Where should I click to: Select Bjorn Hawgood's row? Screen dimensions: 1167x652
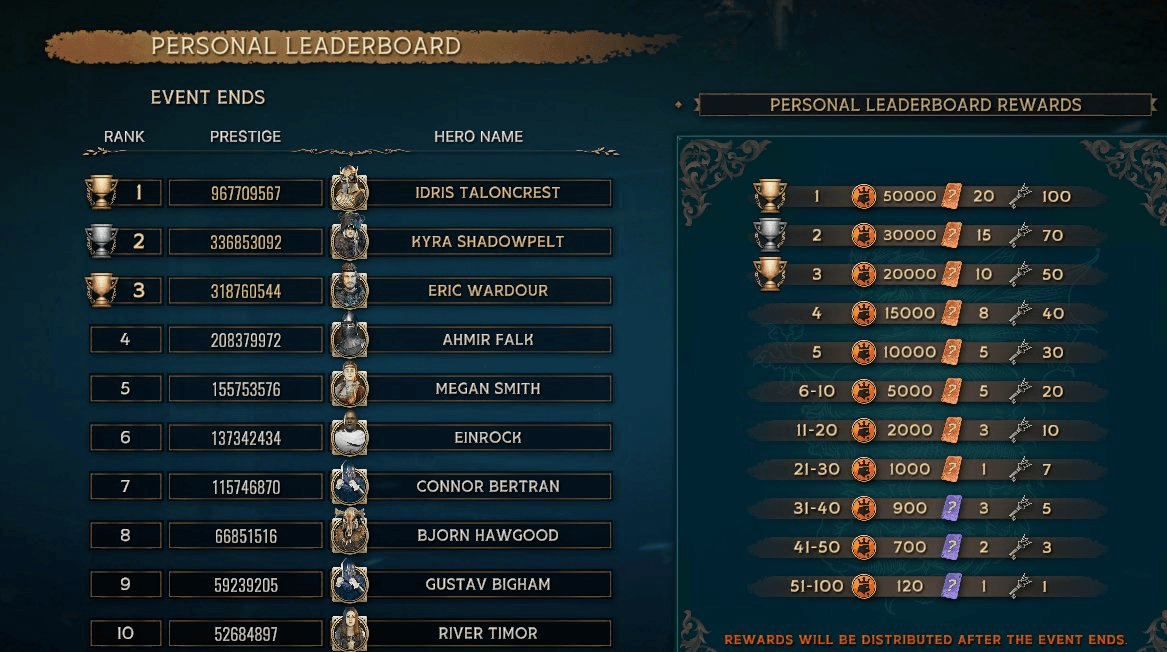487,536
